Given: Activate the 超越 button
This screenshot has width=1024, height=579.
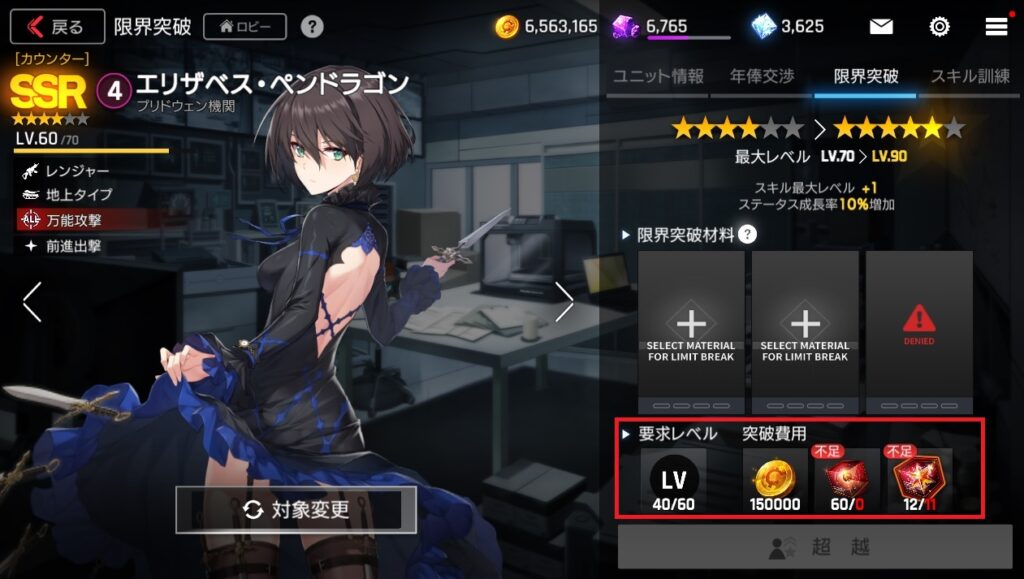Looking at the screenshot, I should [814, 547].
